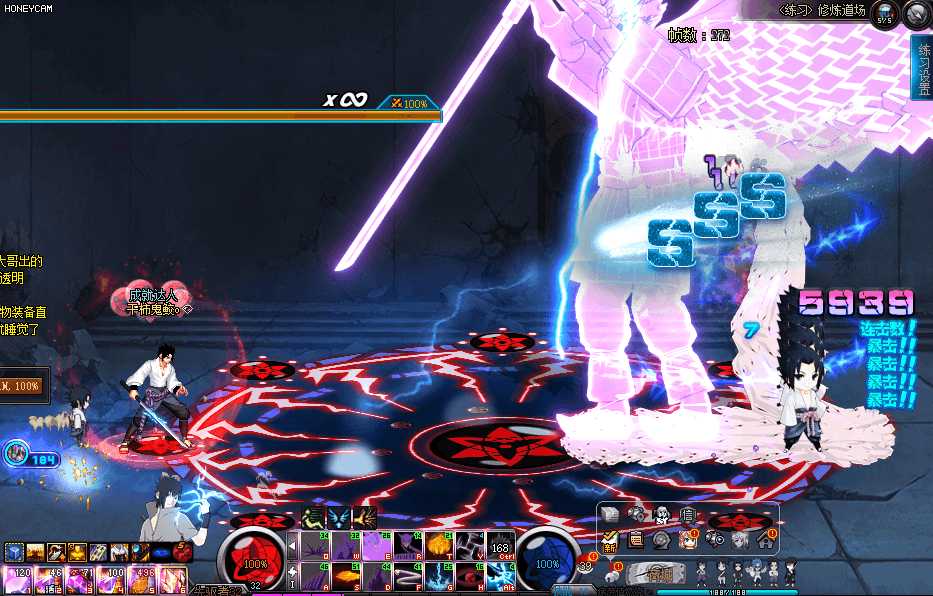Activate the skill bound to Q
Viewport: 933px width, 596px height.
click(316, 545)
